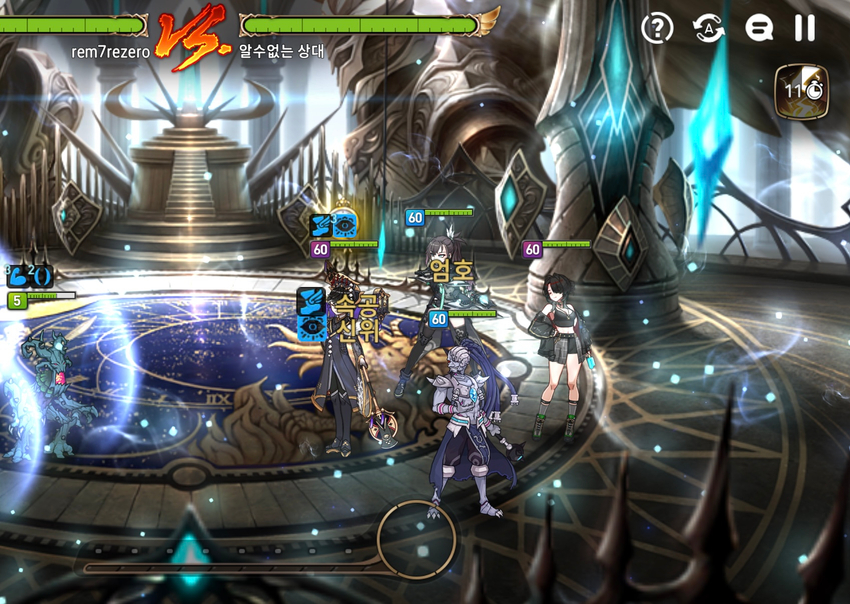Viewport: 850px width, 604px height.
Task: Pause the battle
Action: pyautogui.click(x=805, y=28)
